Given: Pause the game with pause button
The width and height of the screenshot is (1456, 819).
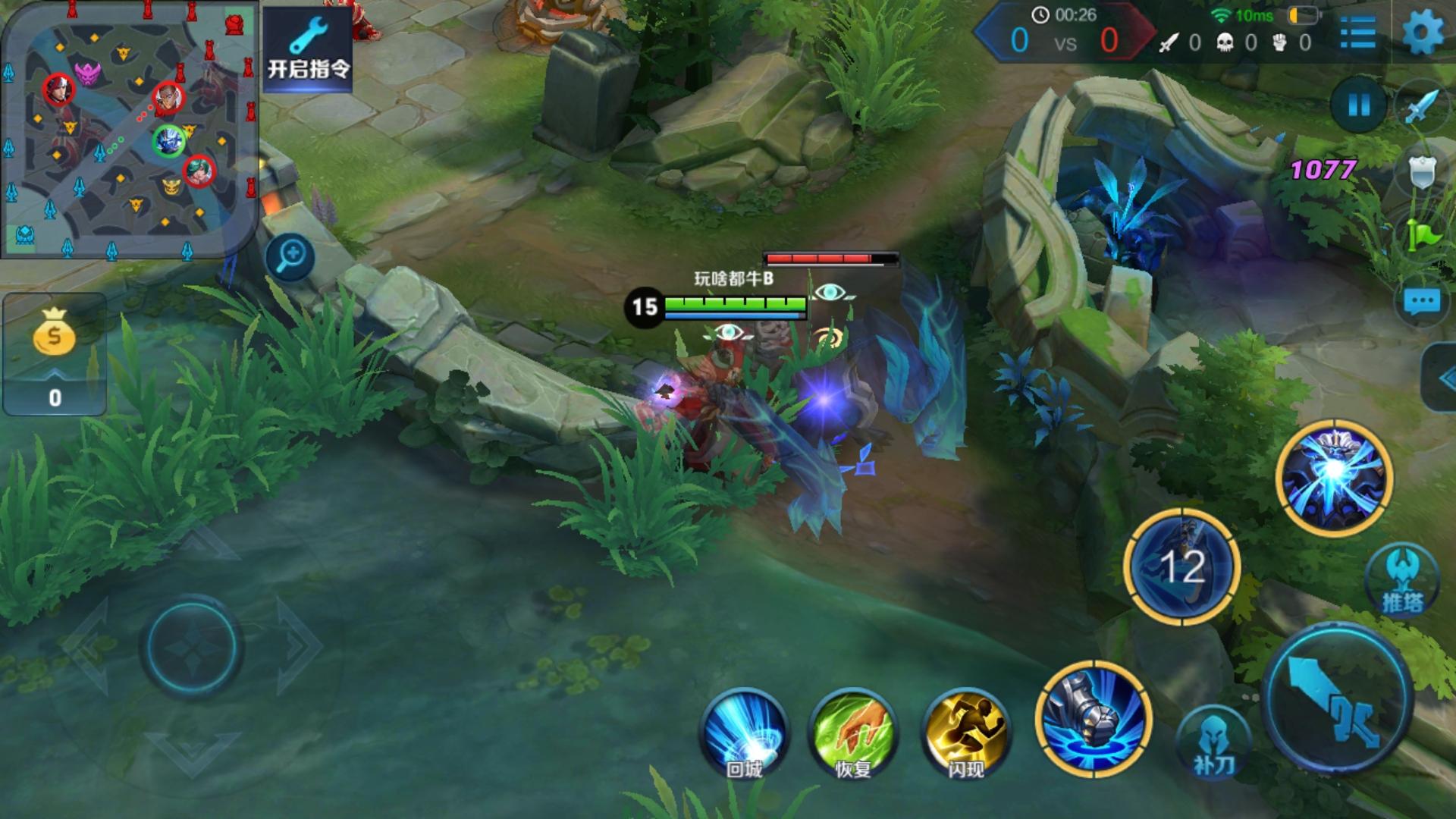Looking at the screenshot, I should (1358, 105).
